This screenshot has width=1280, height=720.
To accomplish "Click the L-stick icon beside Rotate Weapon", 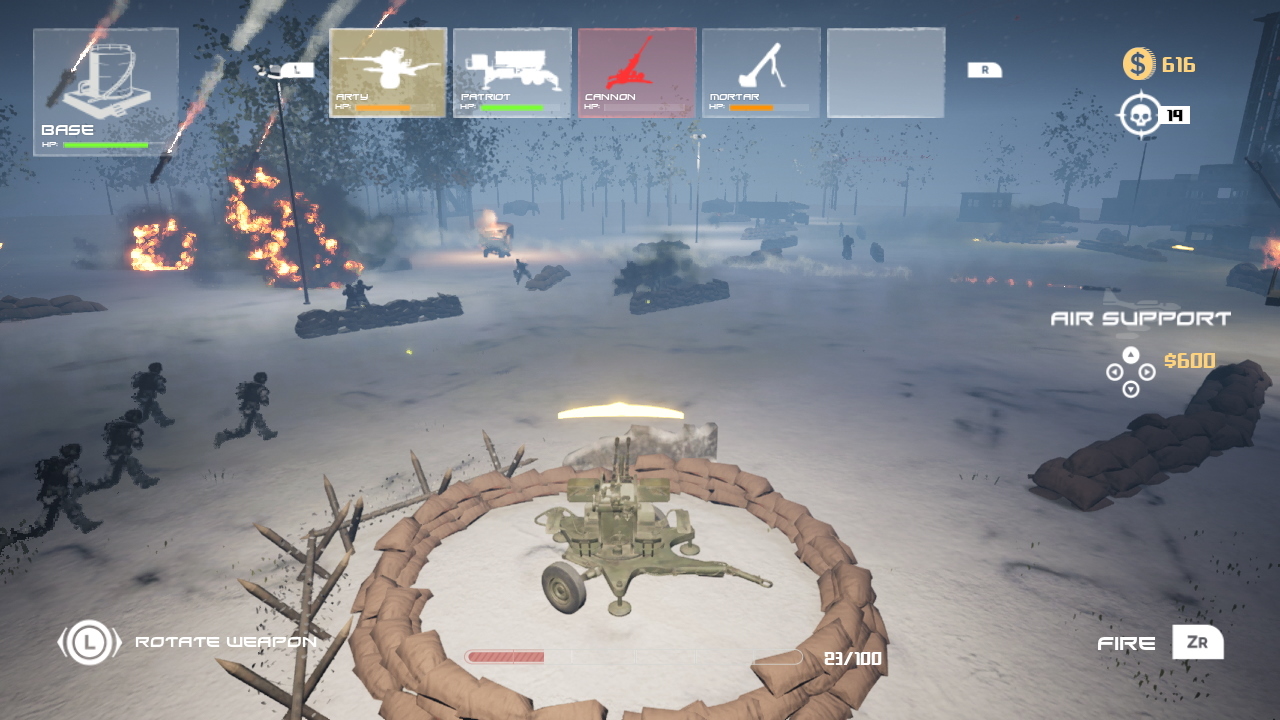I will tap(88, 643).
